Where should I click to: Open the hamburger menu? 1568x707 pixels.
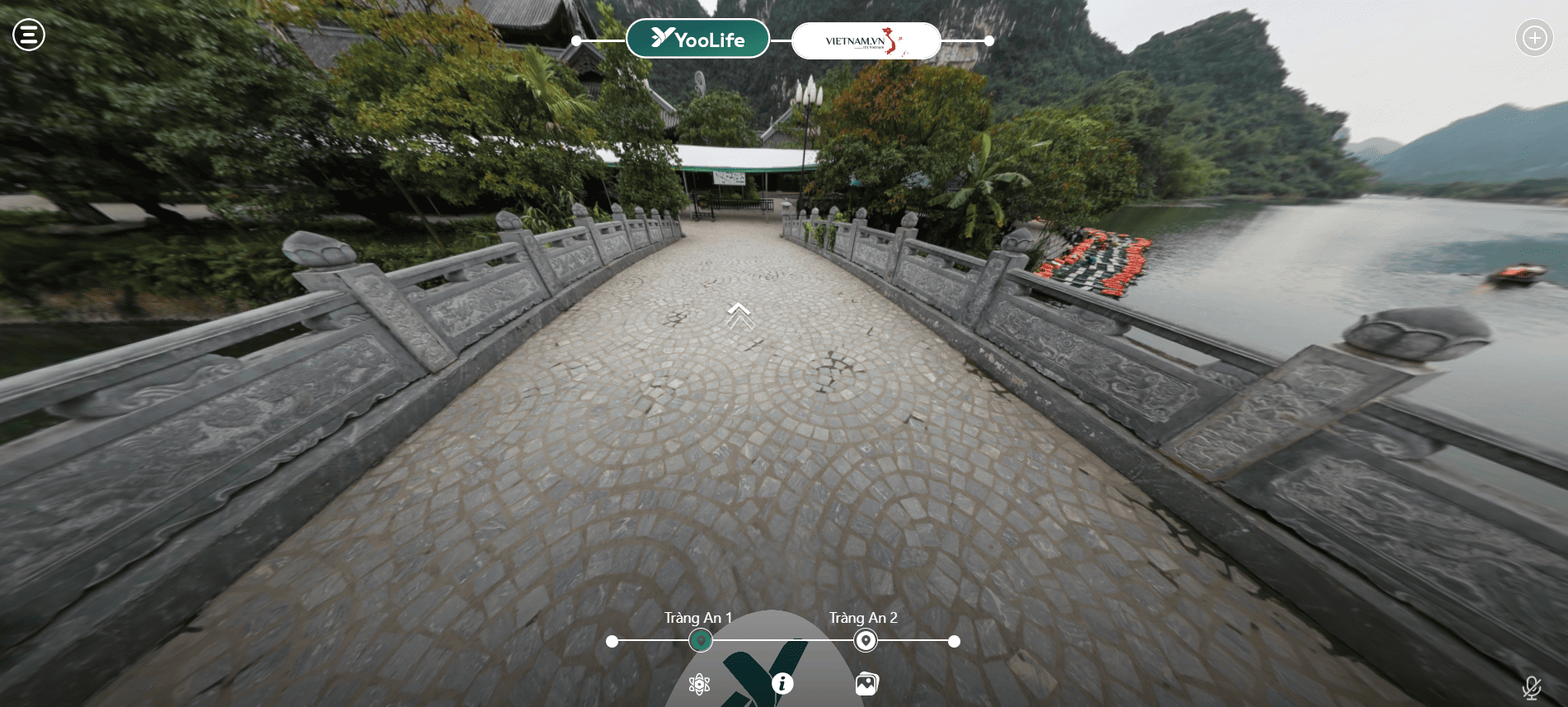coord(29,35)
